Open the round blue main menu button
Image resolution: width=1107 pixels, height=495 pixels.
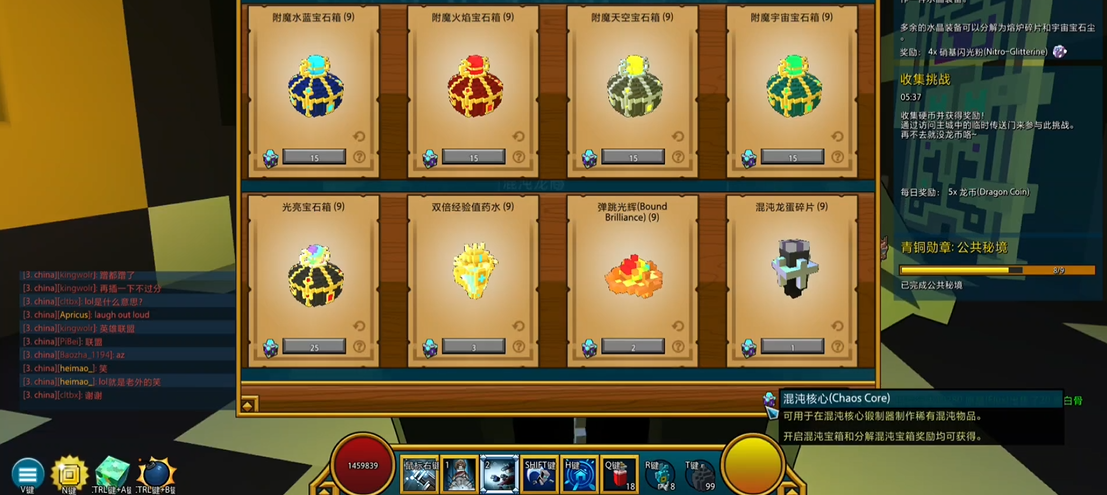27,474
